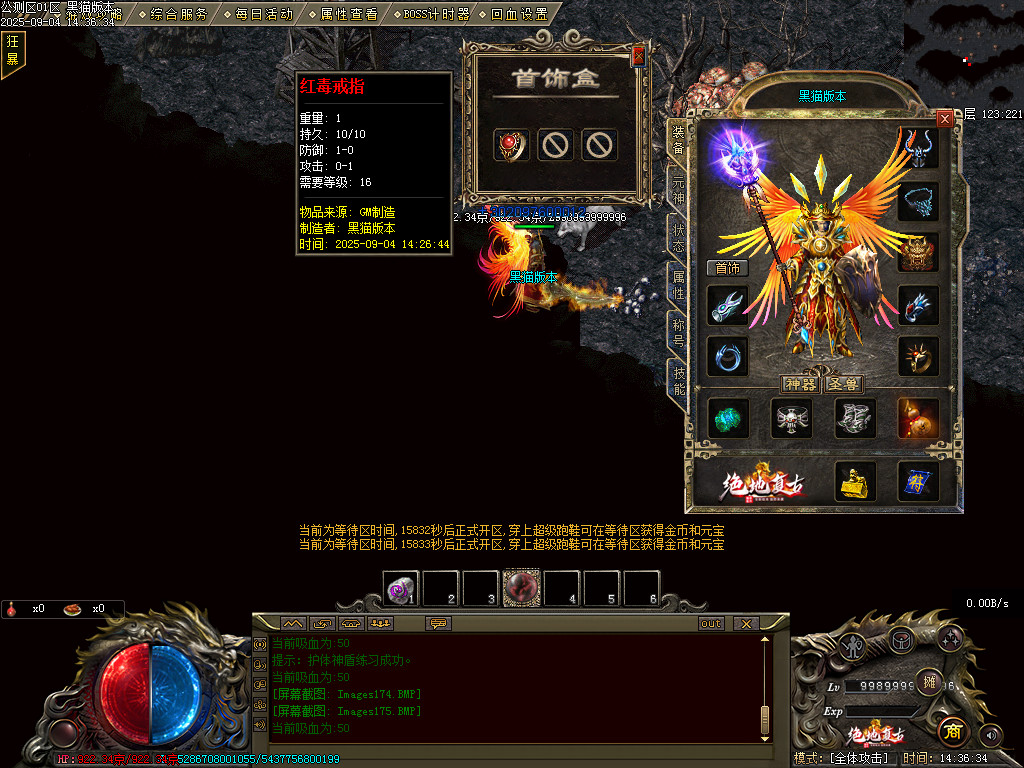This screenshot has width=1024, height=768.
Task: Close the chat window with X button
Action: [745, 623]
